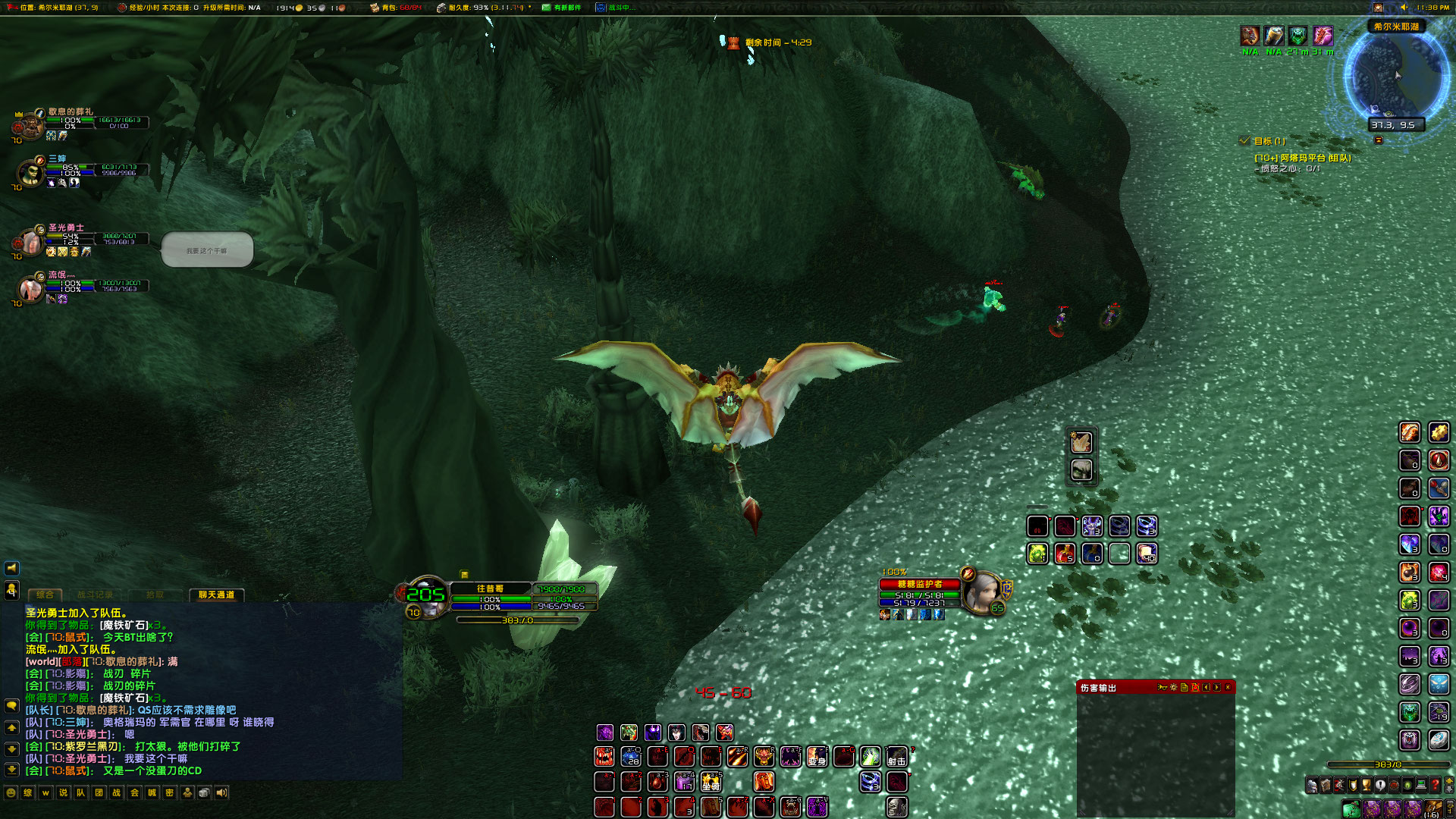The width and height of the screenshot is (1456, 819).
Task: Switch to the 综合 chat tab
Action: pos(44,595)
